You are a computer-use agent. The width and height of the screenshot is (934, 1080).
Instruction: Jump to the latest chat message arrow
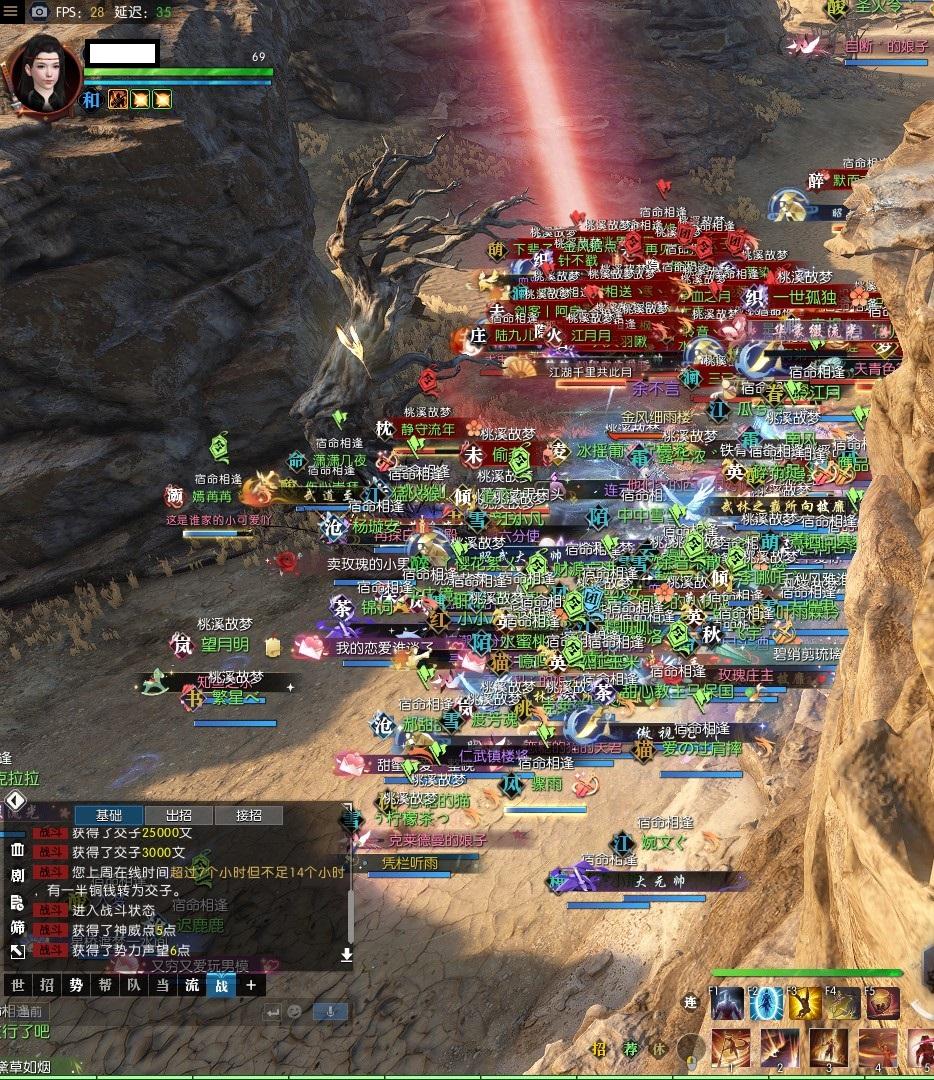point(346,955)
